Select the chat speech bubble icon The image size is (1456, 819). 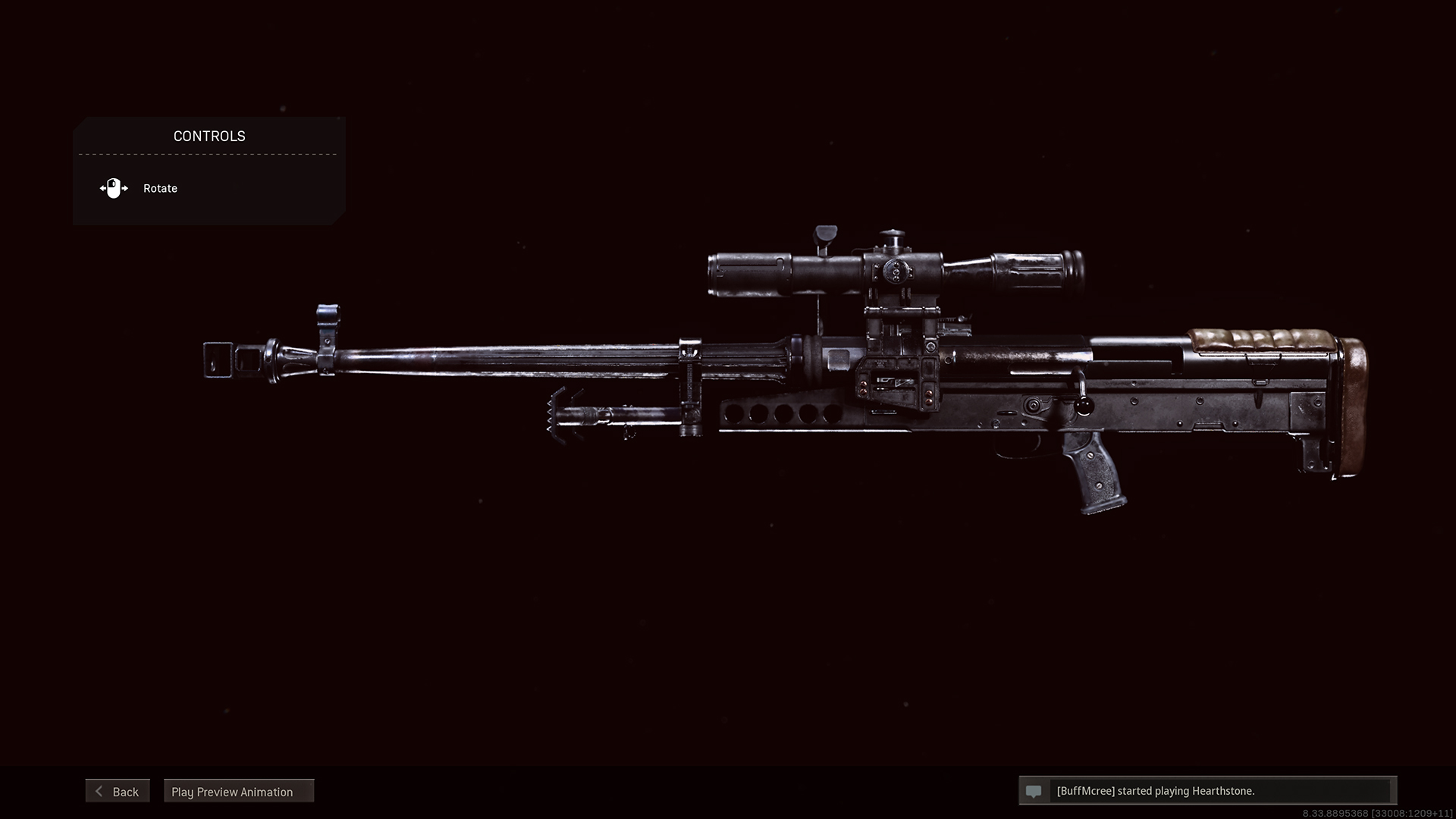point(1034,790)
